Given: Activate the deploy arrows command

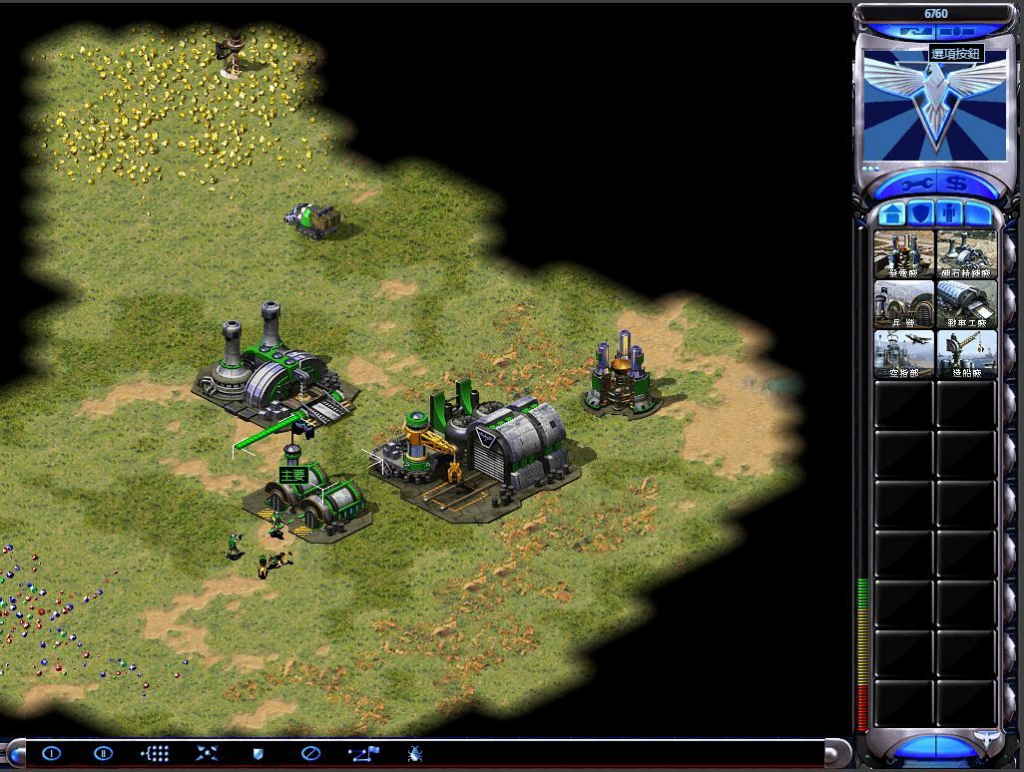Looking at the screenshot, I should (x=206, y=753).
